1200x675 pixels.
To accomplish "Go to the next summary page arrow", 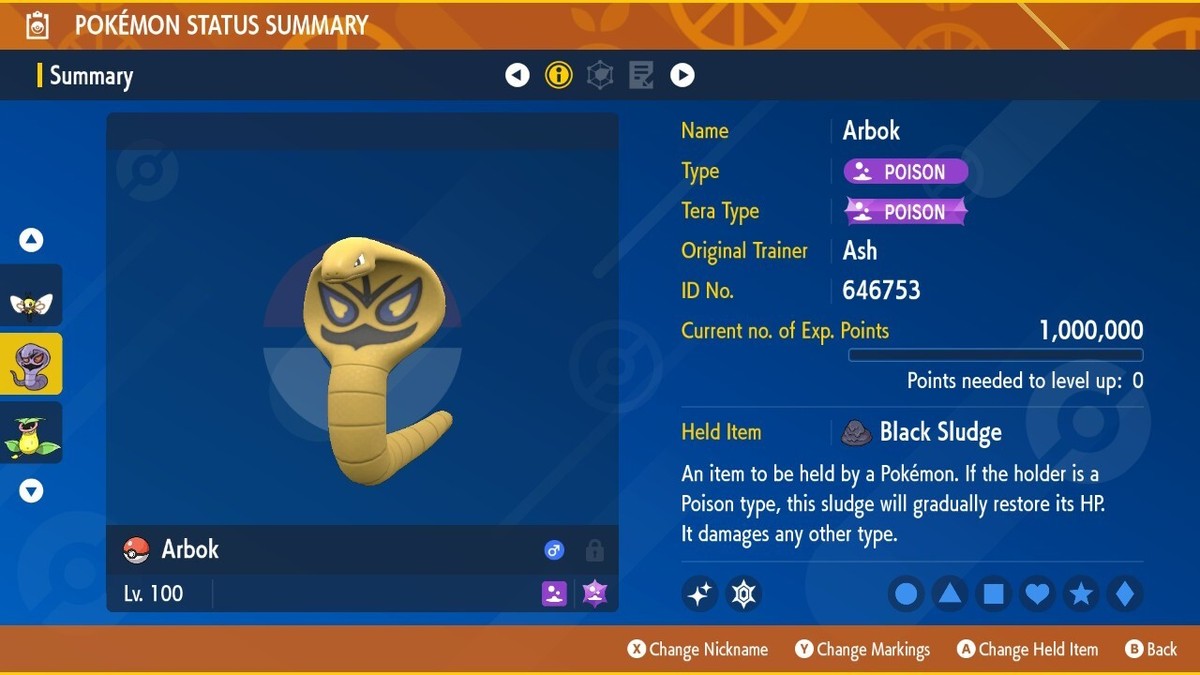I will tap(682, 75).
